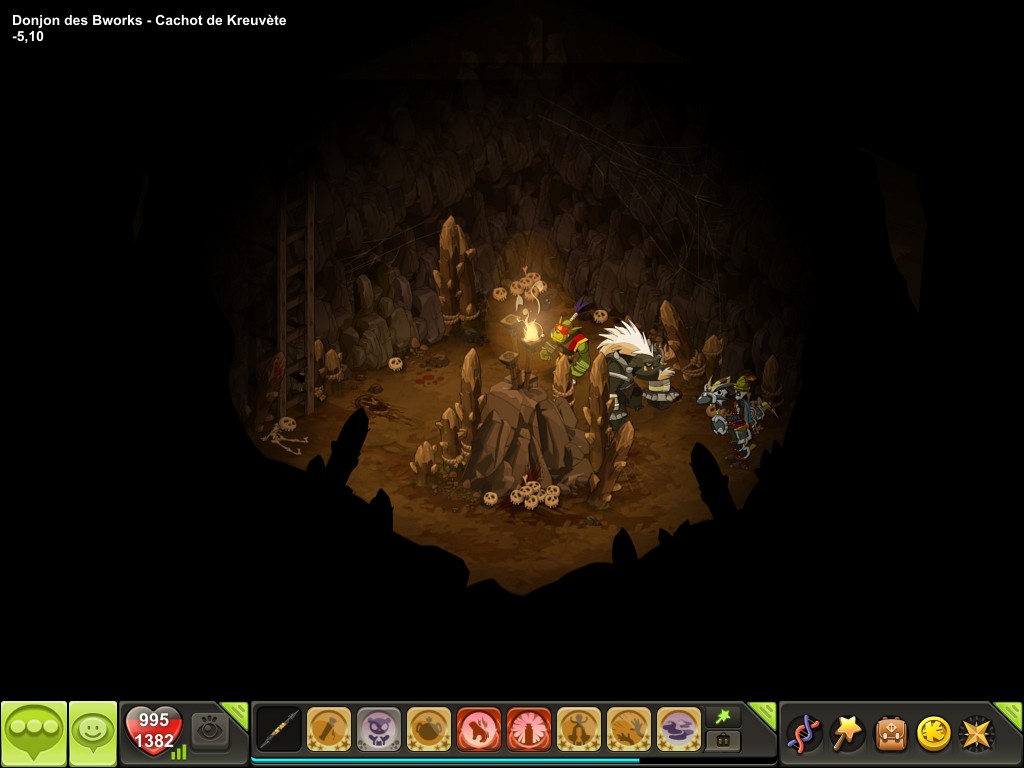Open the chat speech bubble button
Viewport: 1024px width, 768px height.
[x=34, y=734]
